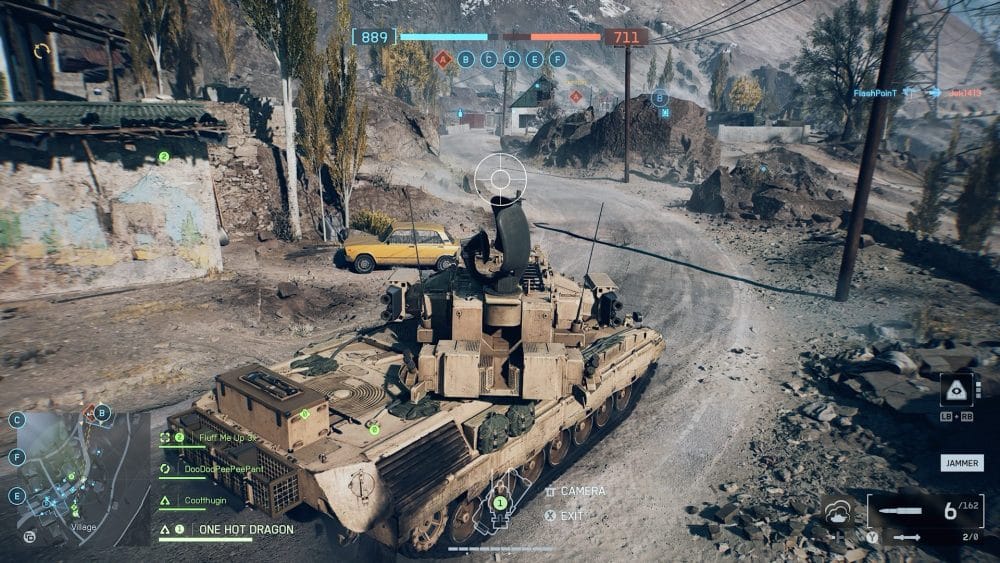Select squad member DooDooPeePeePant

224,468
